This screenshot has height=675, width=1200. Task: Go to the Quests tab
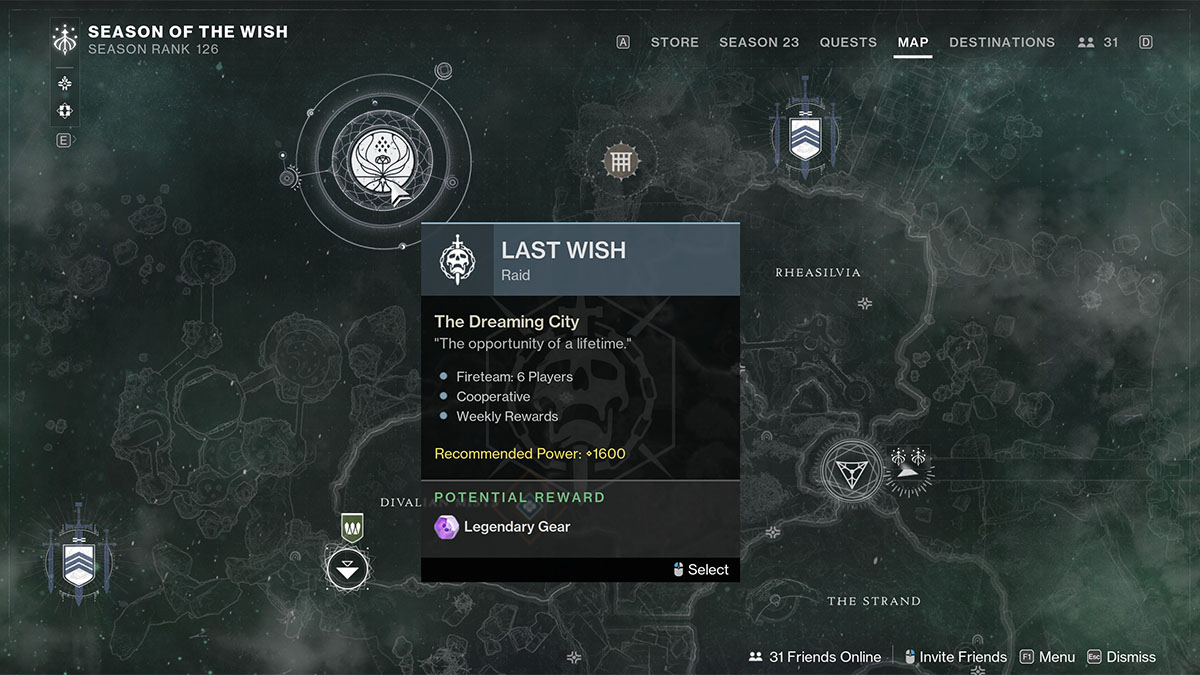[848, 42]
